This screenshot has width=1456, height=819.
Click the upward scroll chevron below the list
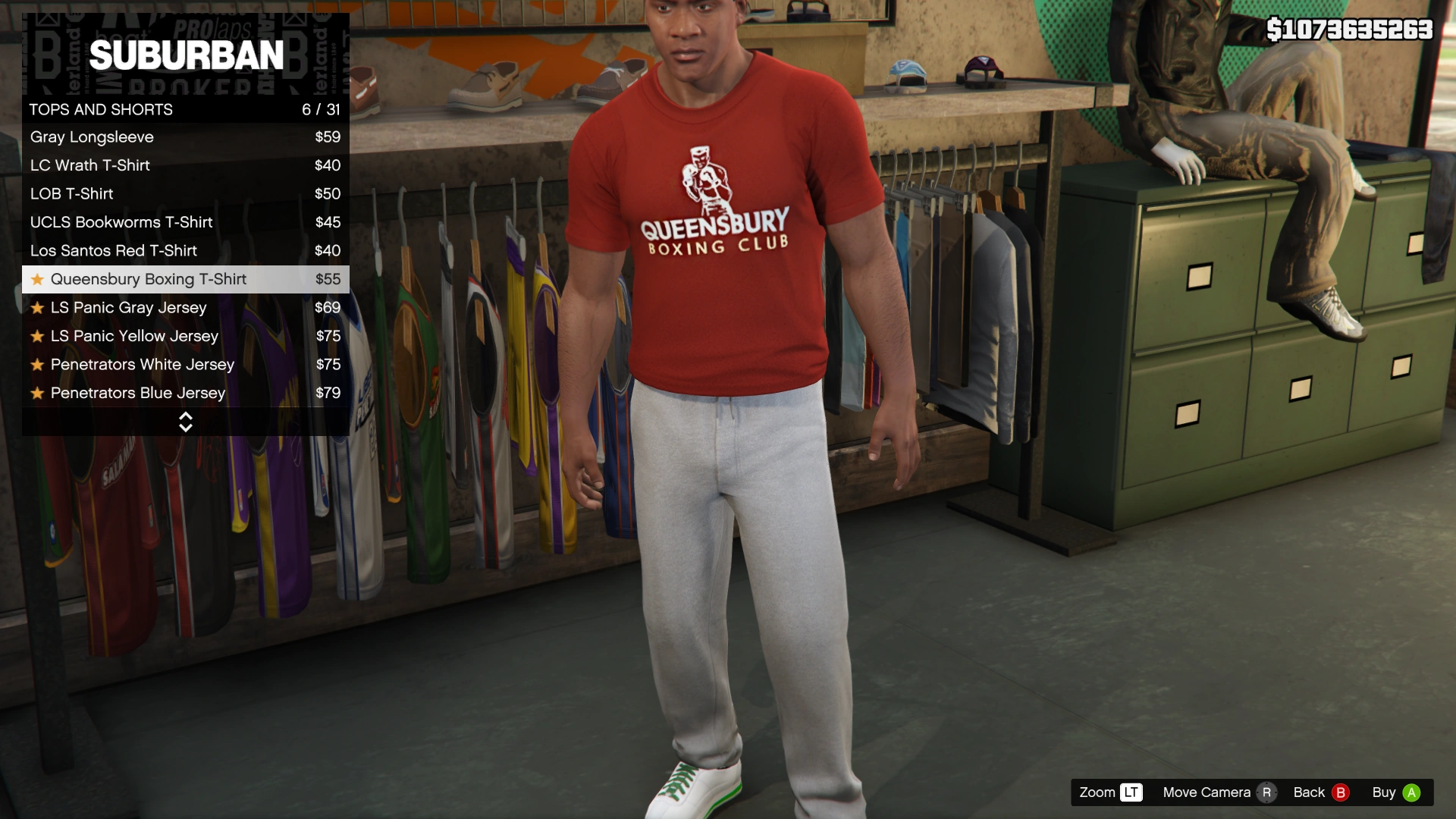pyautogui.click(x=186, y=416)
